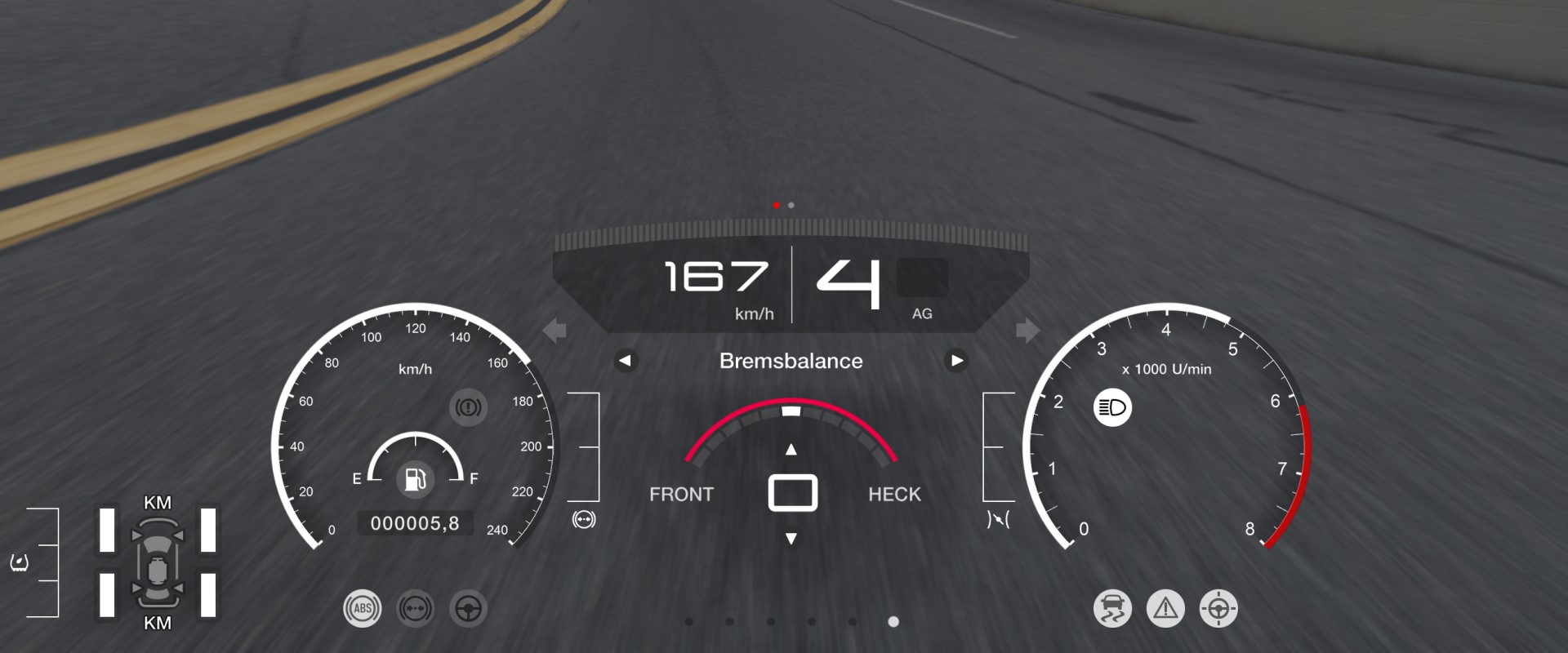The width and height of the screenshot is (1568, 653).
Task: Toggle the traction control skidding car icon
Action: click(x=1112, y=608)
